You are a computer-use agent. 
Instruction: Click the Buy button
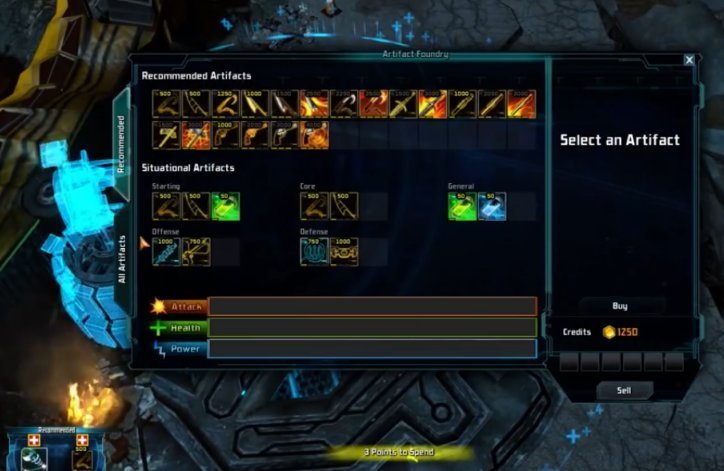tap(620, 305)
